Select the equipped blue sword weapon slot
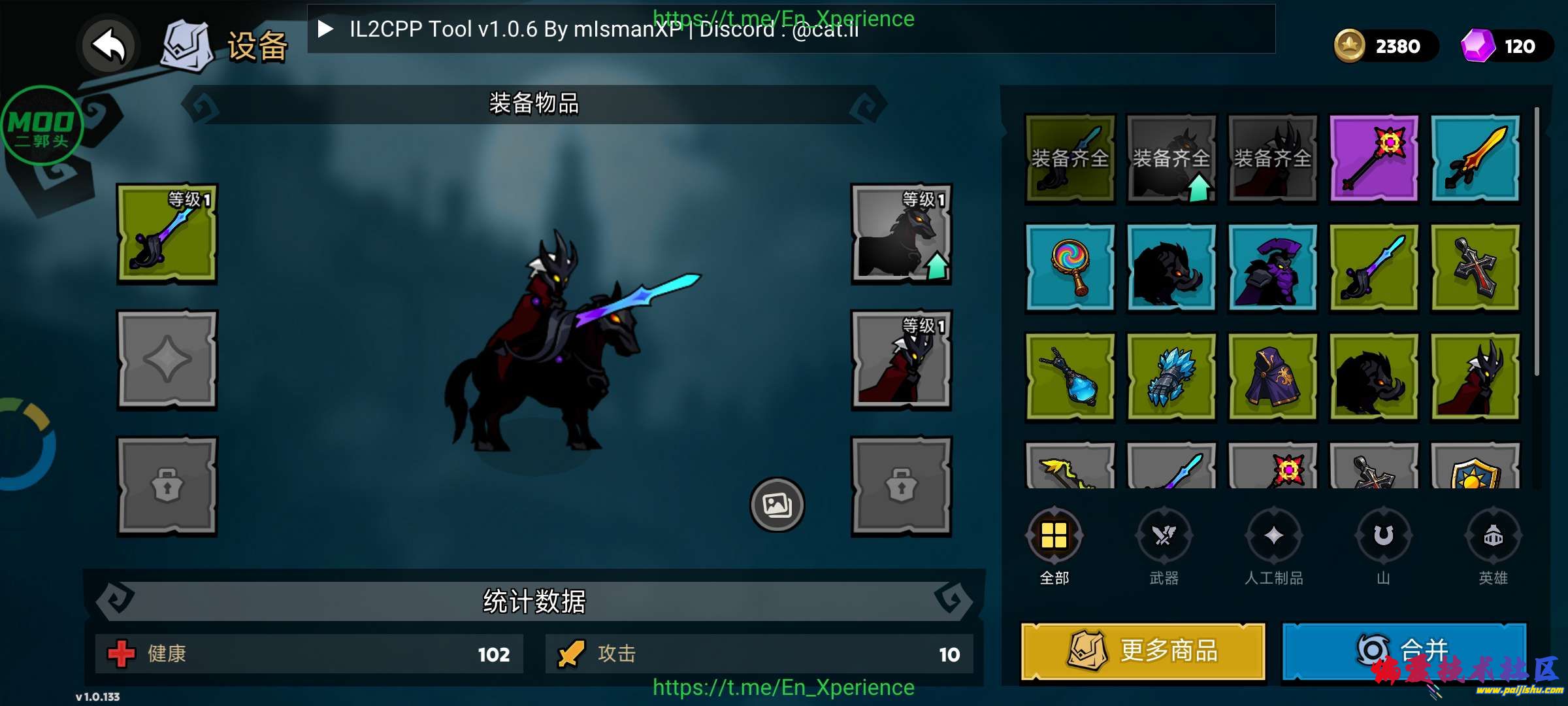The image size is (1568, 706). coord(167,233)
